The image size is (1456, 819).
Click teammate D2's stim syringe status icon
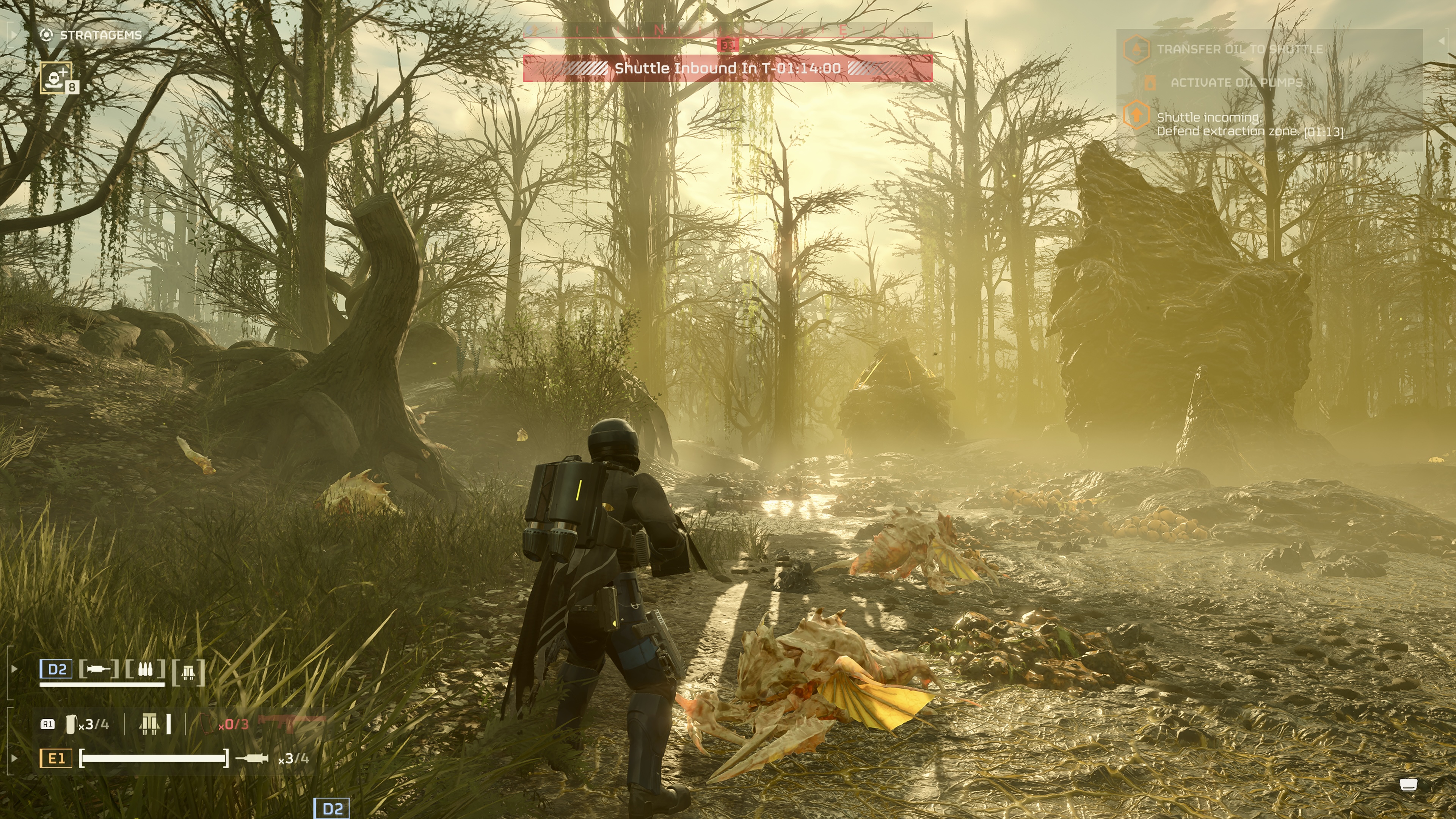tap(98, 669)
